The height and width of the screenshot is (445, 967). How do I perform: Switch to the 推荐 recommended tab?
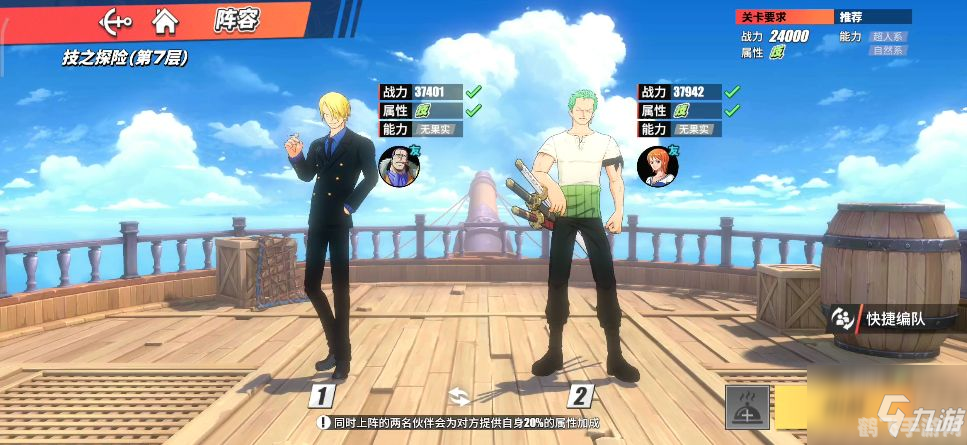(x=872, y=17)
